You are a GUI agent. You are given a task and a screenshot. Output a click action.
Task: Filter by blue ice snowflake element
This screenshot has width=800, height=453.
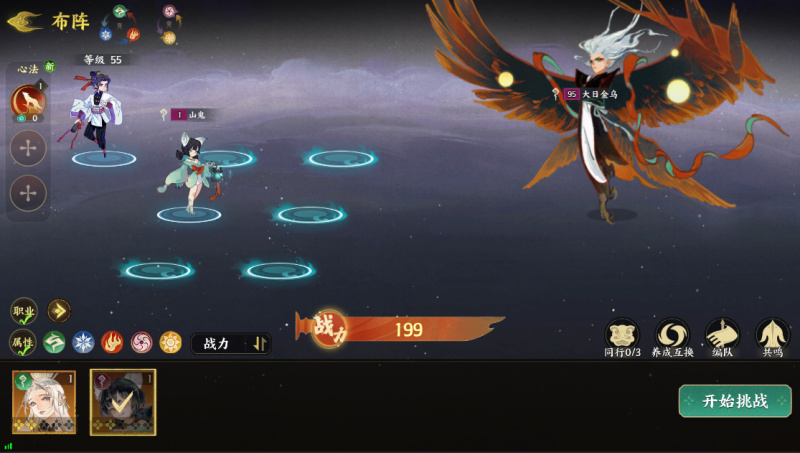(83, 343)
